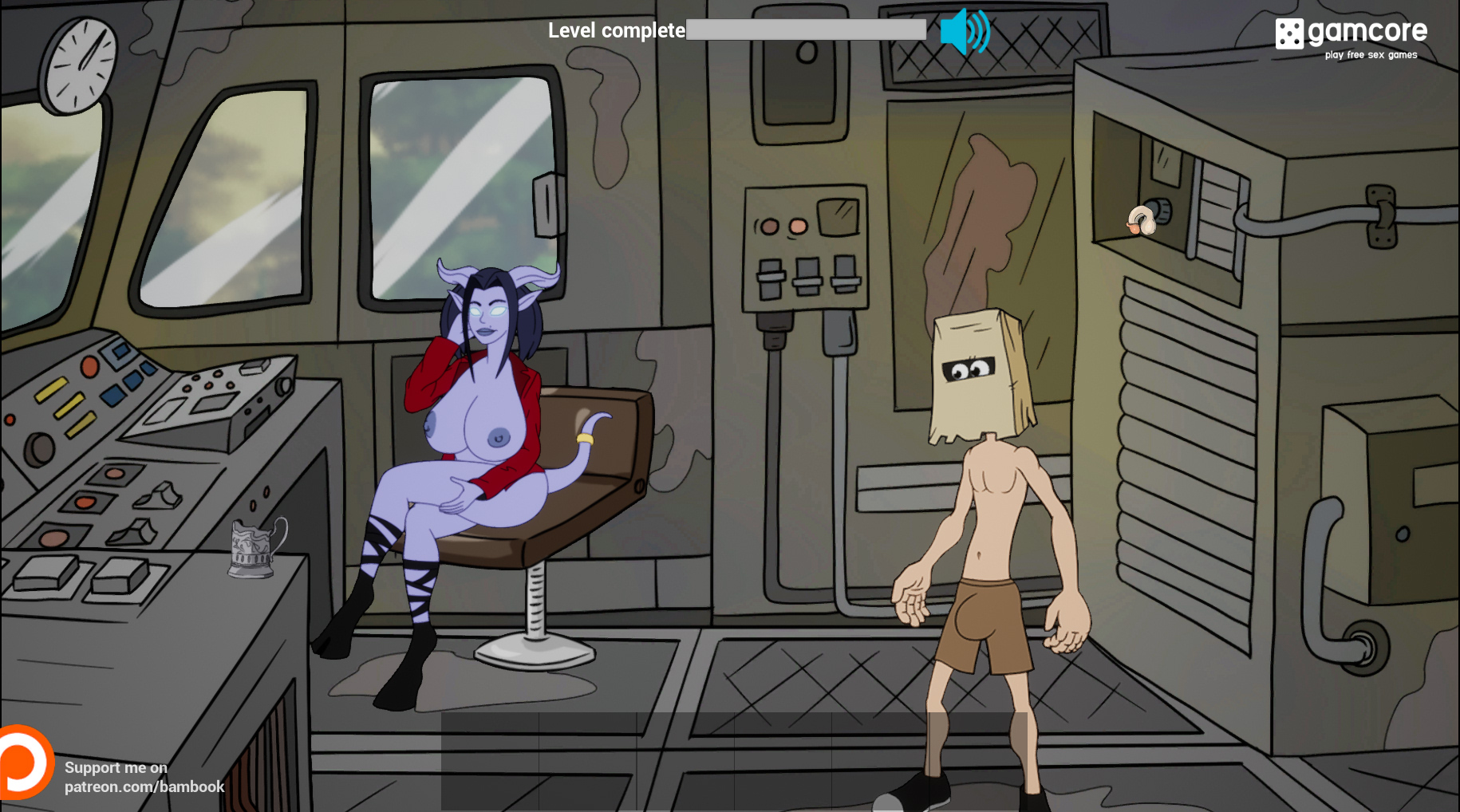Screen dimensions: 1460x812
Task: Click the Level complete label
Action: [614, 30]
